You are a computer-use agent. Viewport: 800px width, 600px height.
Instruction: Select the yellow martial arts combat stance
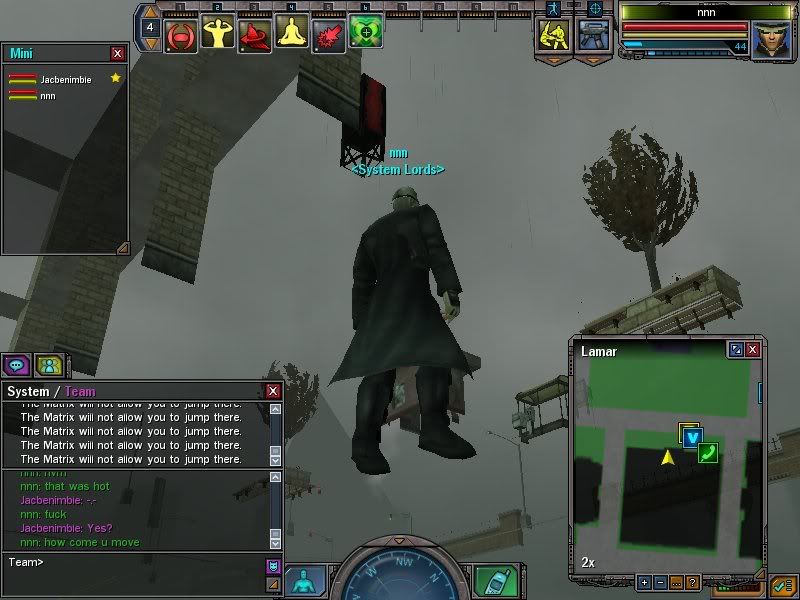click(x=553, y=35)
